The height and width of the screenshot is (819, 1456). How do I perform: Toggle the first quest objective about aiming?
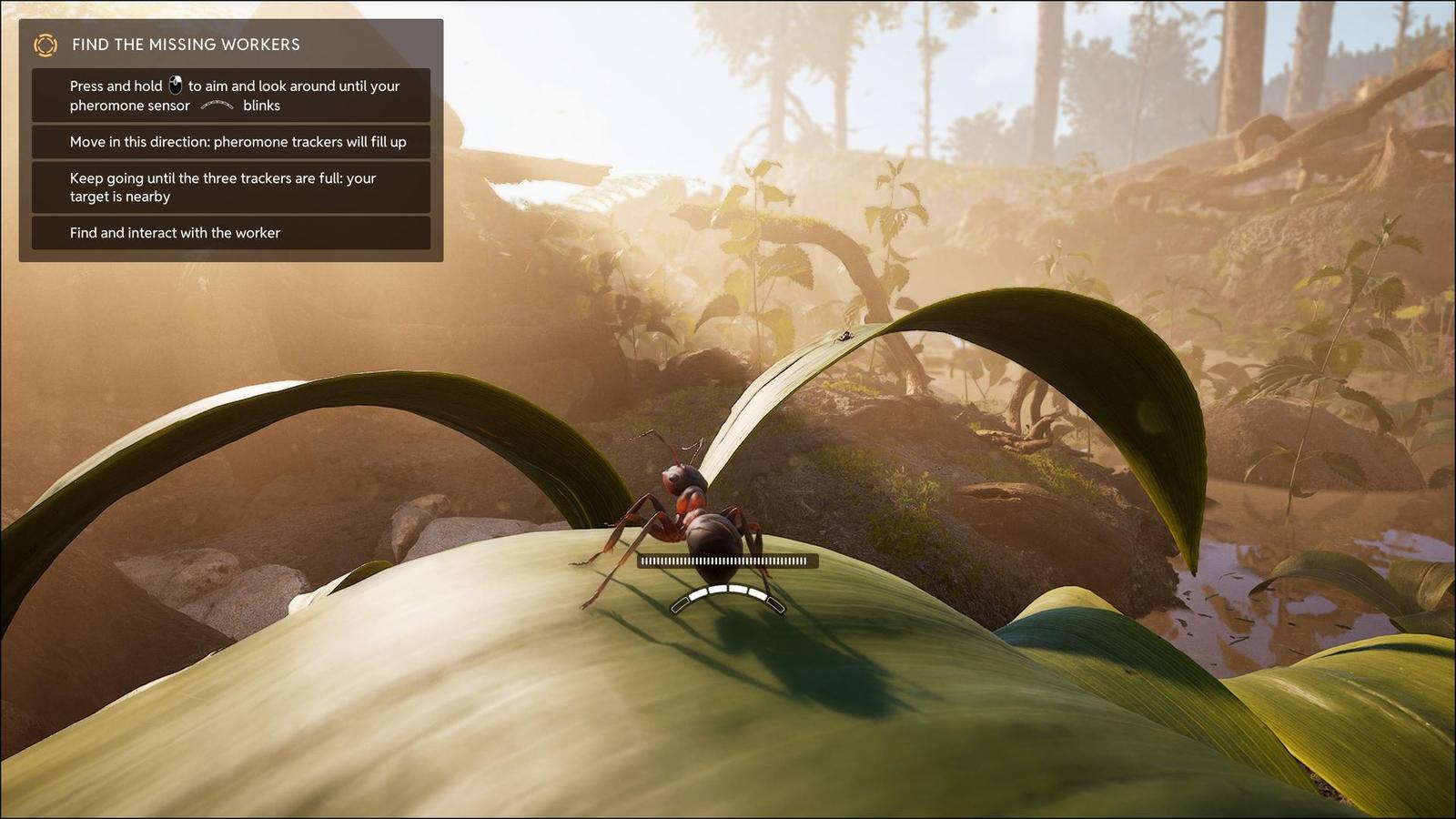[x=229, y=96]
